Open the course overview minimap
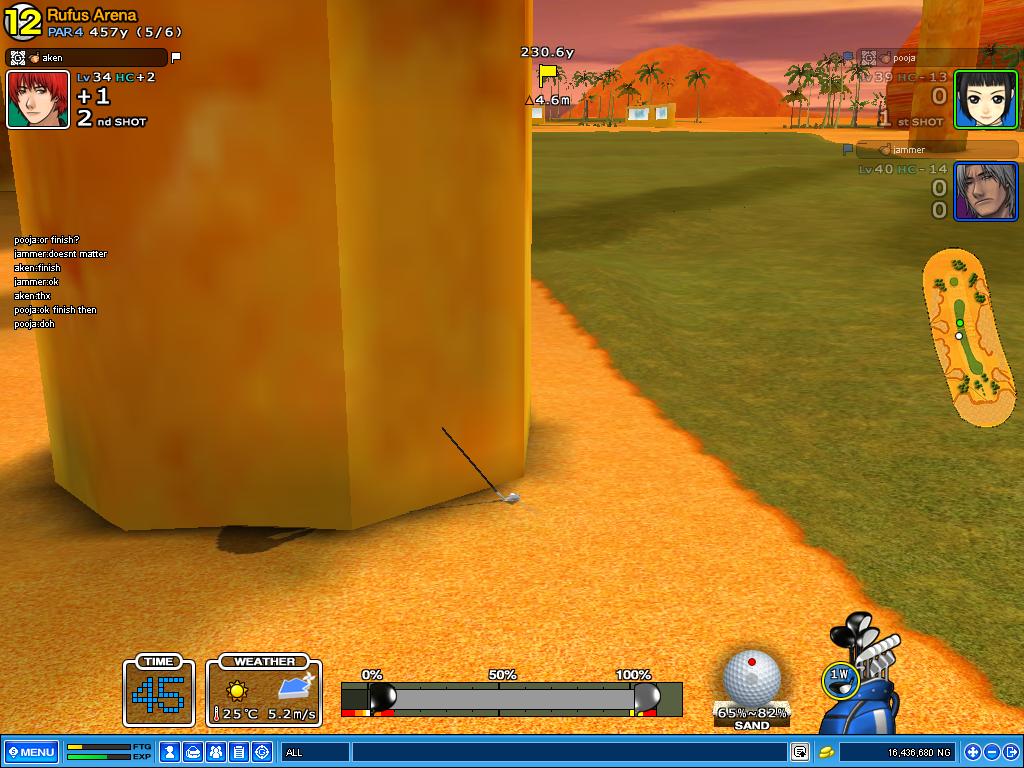 click(968, 338)
